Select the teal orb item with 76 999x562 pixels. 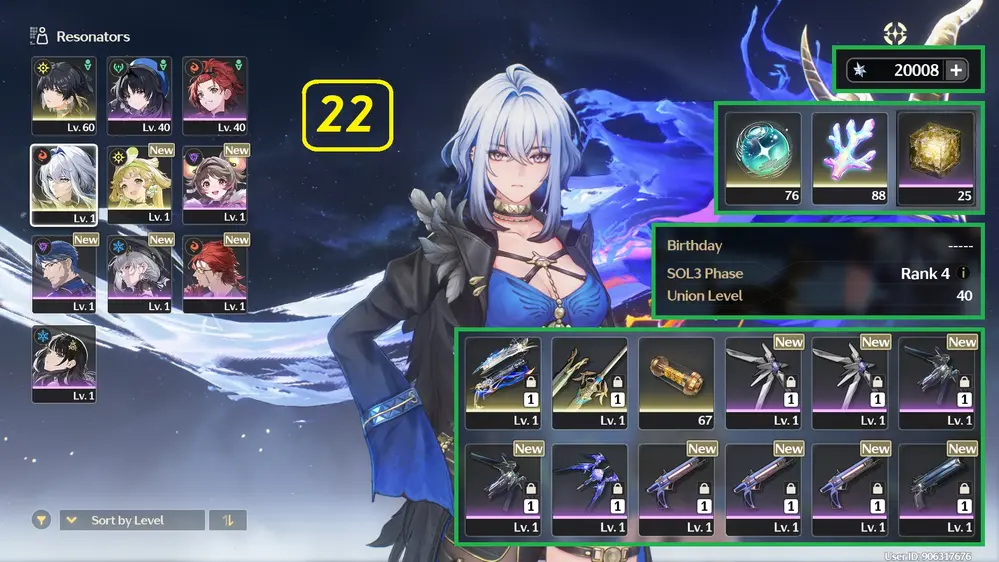click(763, 157)
